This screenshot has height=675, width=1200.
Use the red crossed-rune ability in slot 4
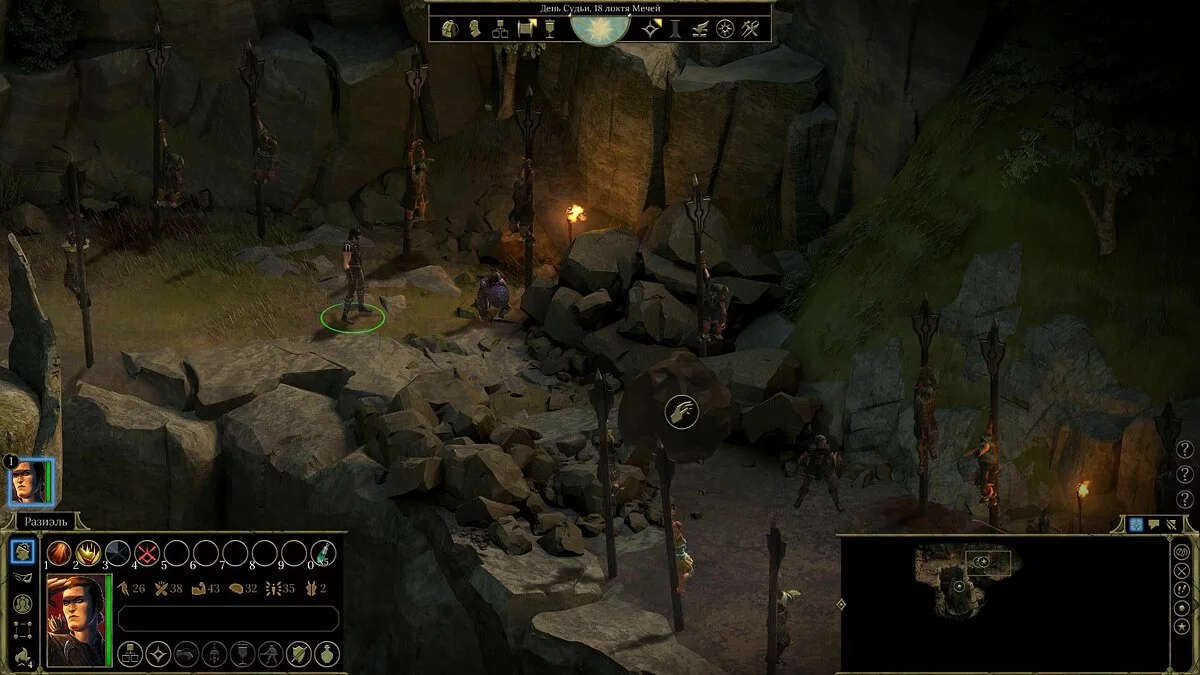click(x=147, y=553)
